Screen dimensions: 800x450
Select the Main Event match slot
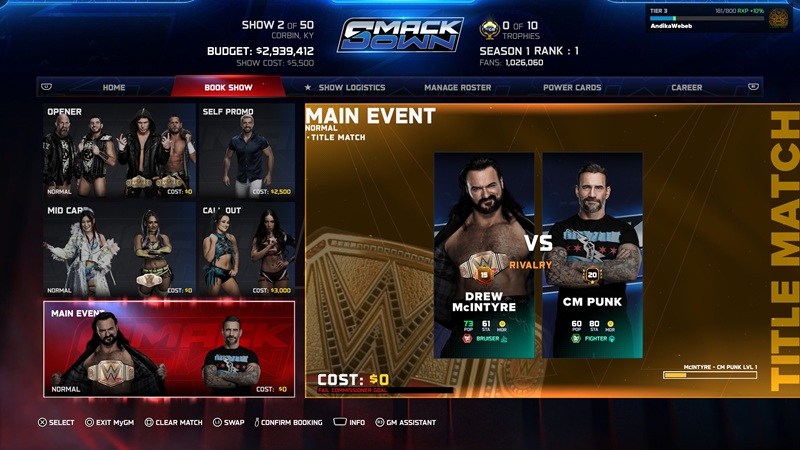169,349
